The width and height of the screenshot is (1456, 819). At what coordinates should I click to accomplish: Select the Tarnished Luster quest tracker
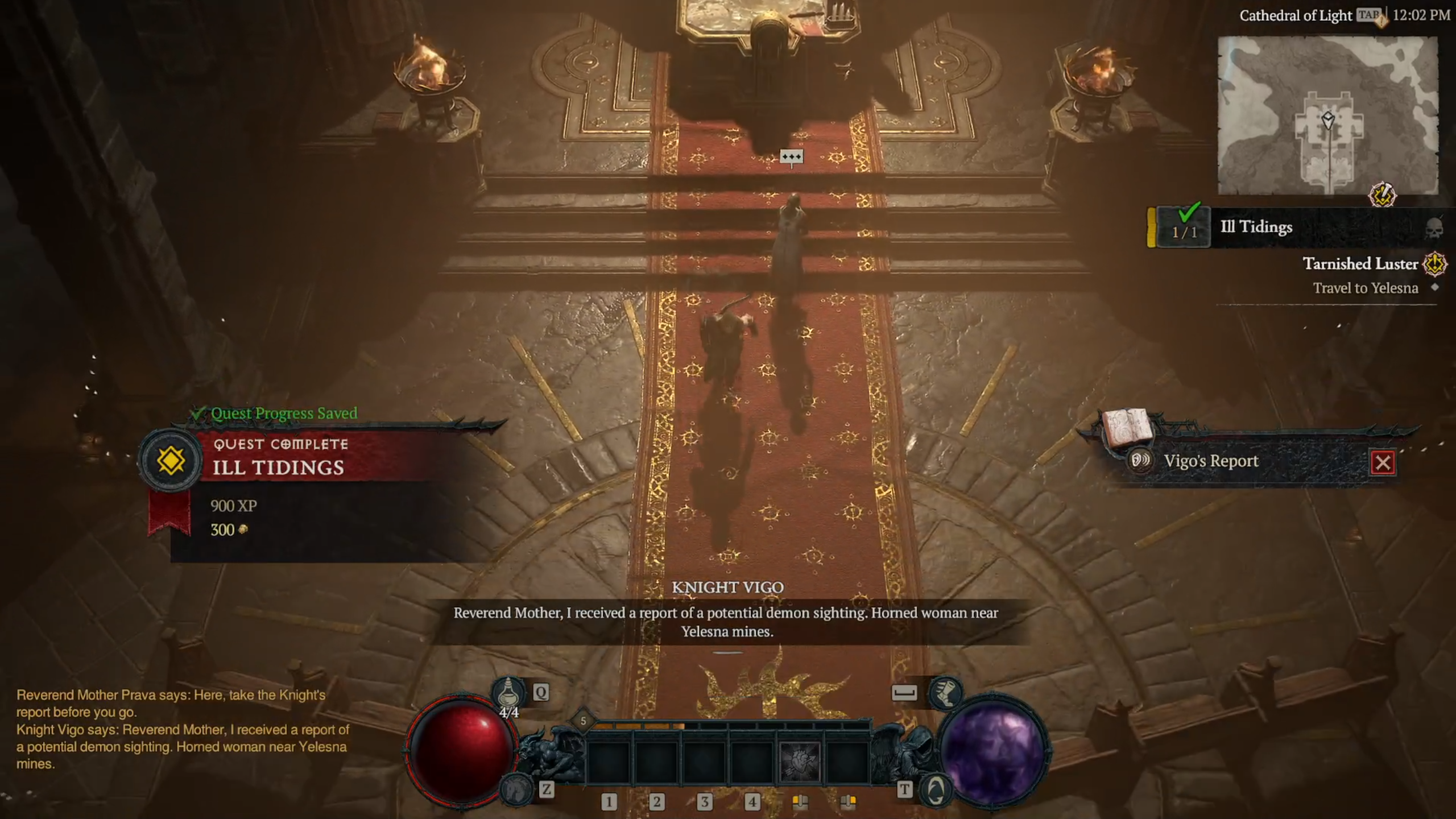pyautogui.click(x=1360, y=264)
